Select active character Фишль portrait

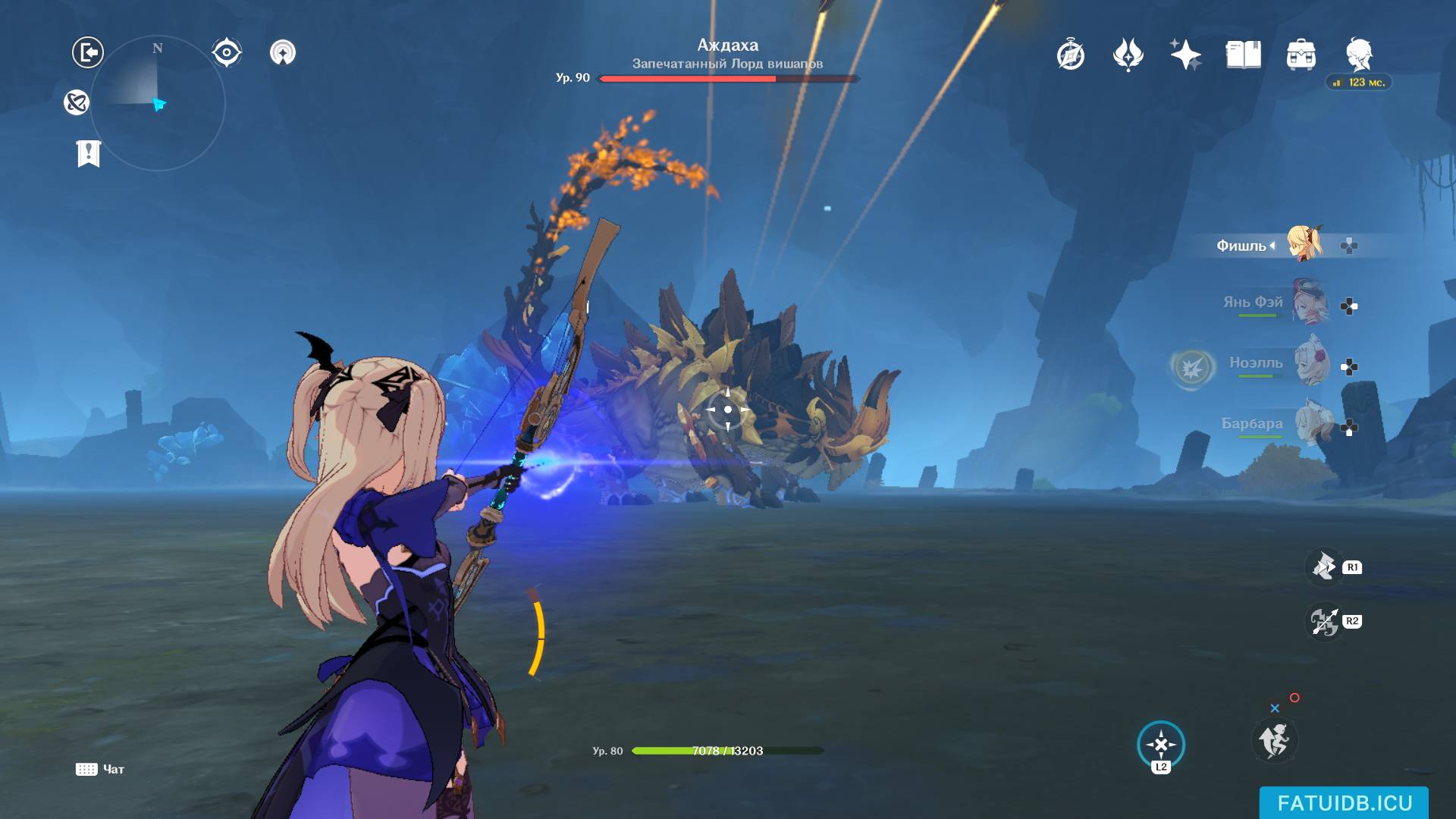[x=1304, y=243]
